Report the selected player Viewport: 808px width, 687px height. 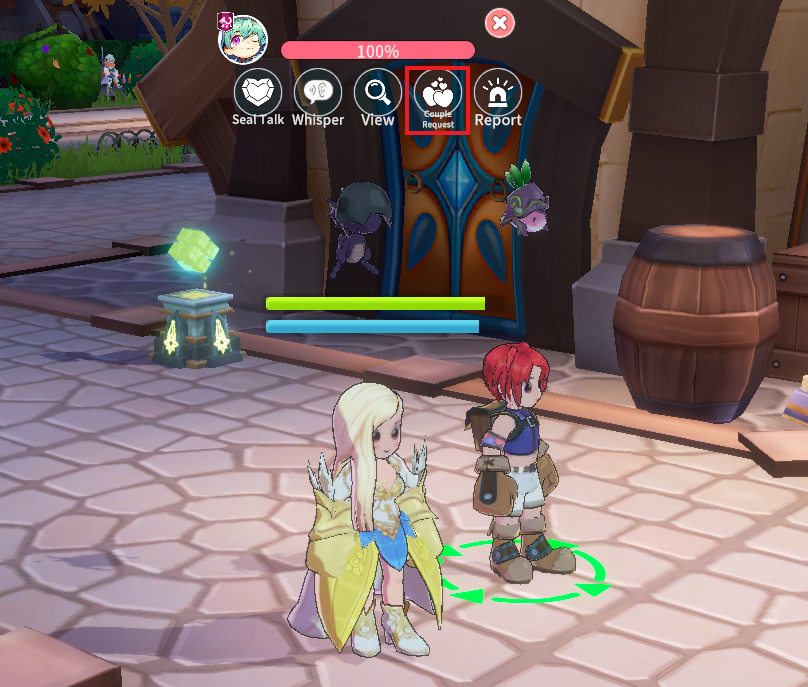coord(498,93)
